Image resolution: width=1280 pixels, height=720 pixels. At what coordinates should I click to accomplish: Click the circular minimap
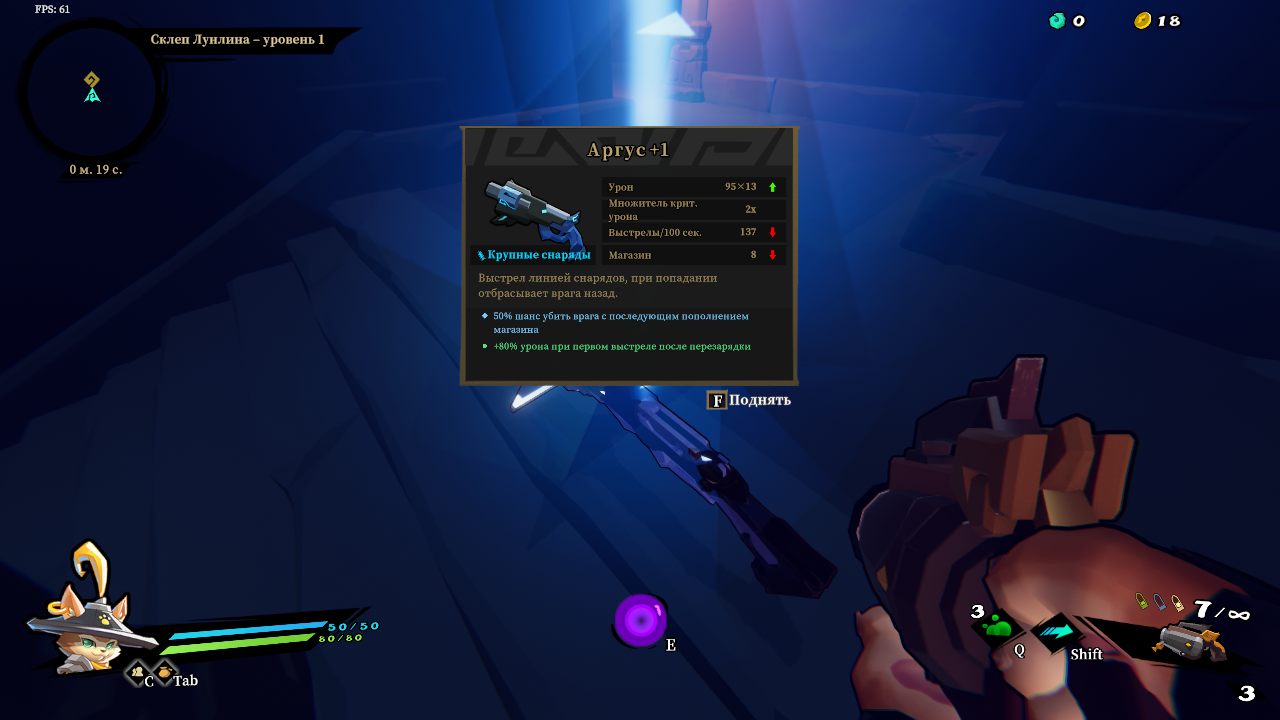(x=91, y=92)
